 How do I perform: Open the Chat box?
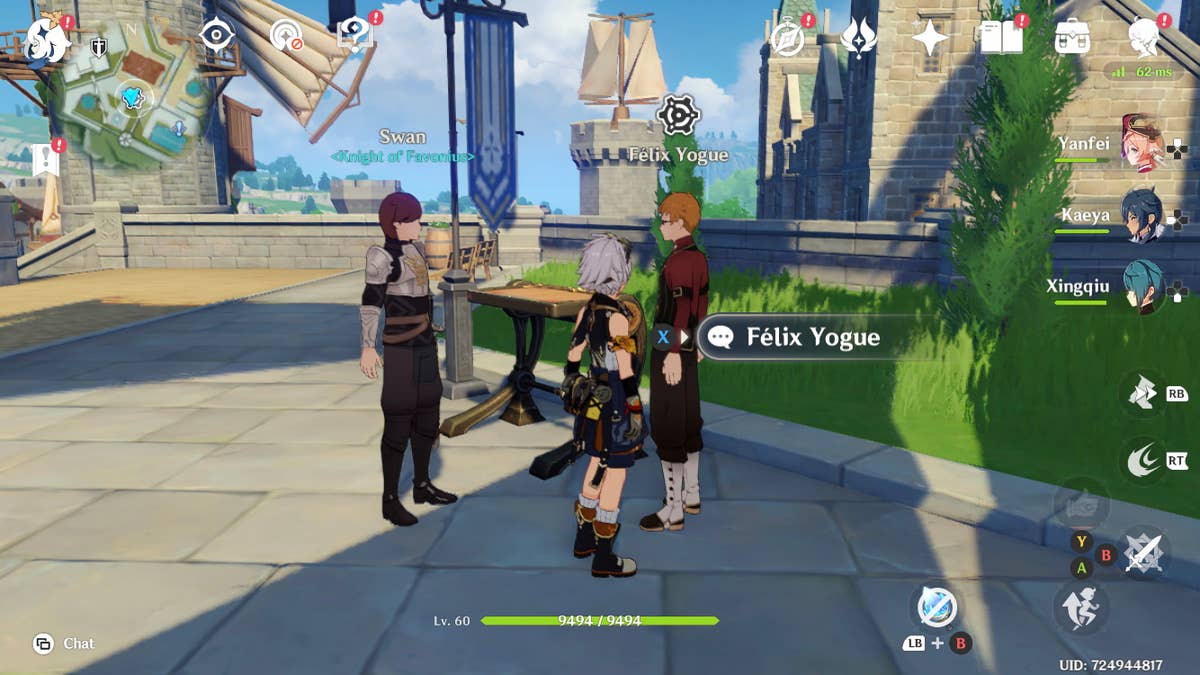point(65,643)
